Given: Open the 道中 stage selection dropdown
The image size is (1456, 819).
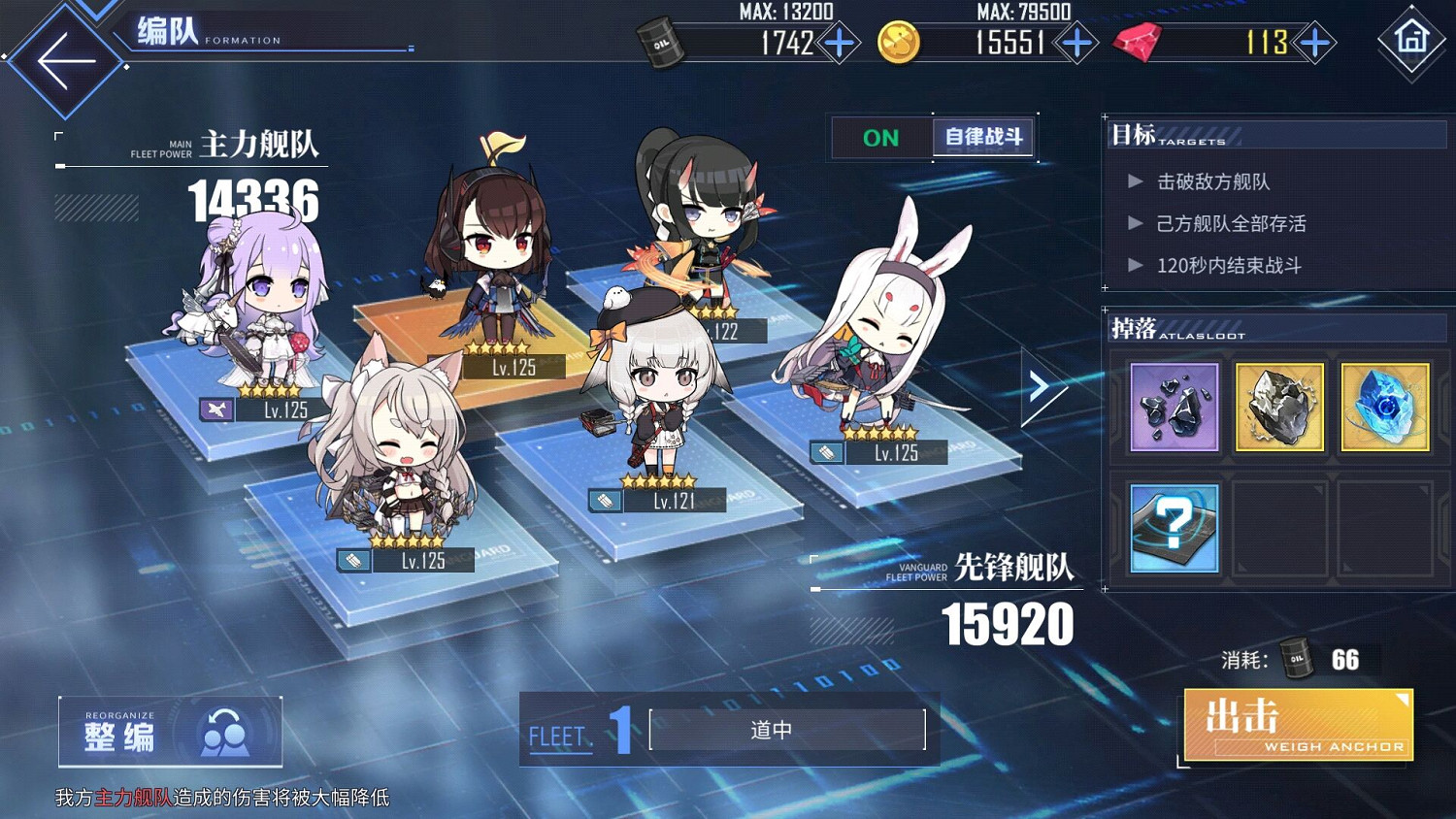Looking at the screenshot, I should click(x=772, y=730).
